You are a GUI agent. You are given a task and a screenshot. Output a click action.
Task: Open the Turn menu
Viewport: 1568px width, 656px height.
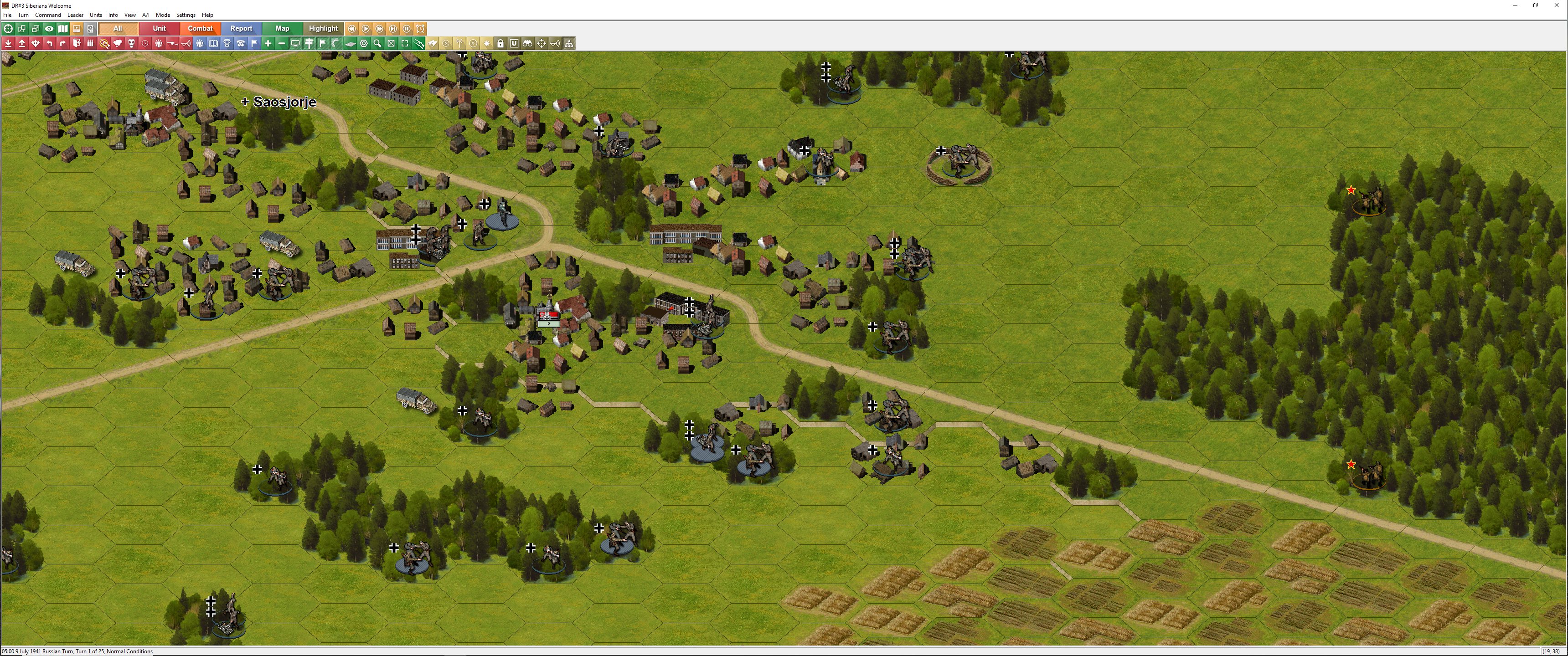point(23,15)
